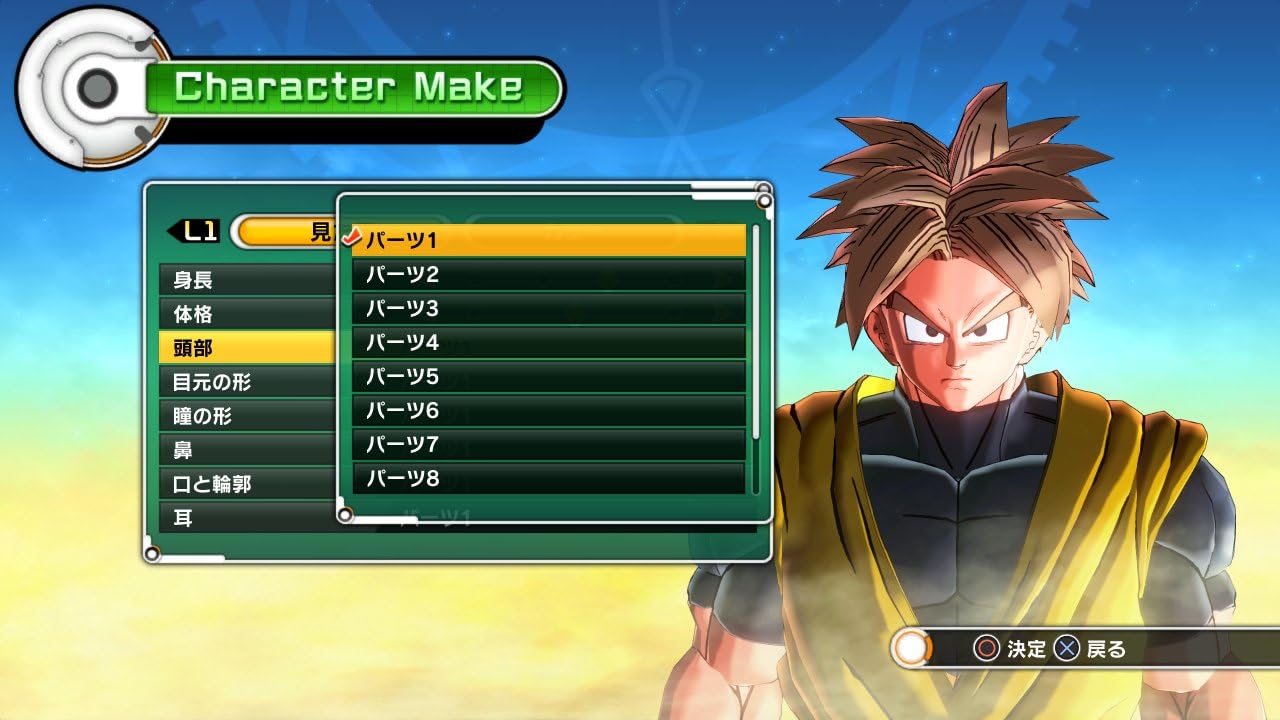Select the 体格 body build row
The height and width of the screenshot is (720, 1280).
247,314
